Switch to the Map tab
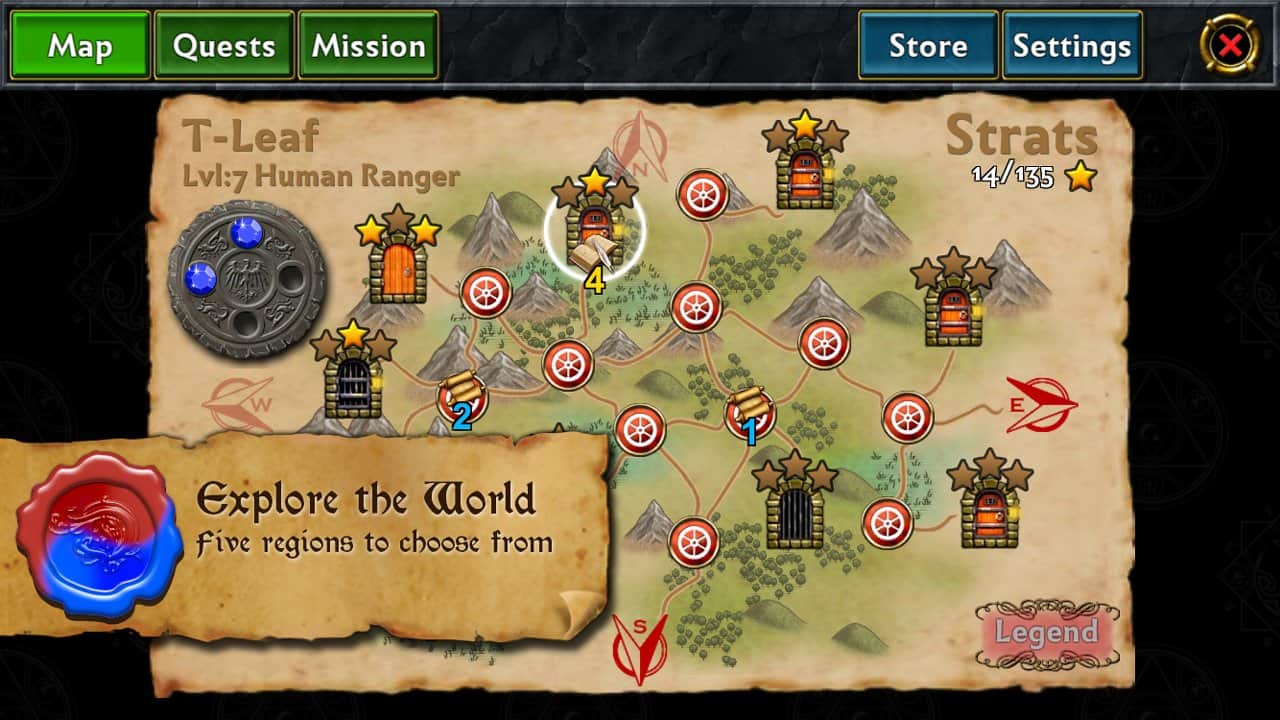The height and width of the screenshot is (720, 1280). tap(80, 46)
